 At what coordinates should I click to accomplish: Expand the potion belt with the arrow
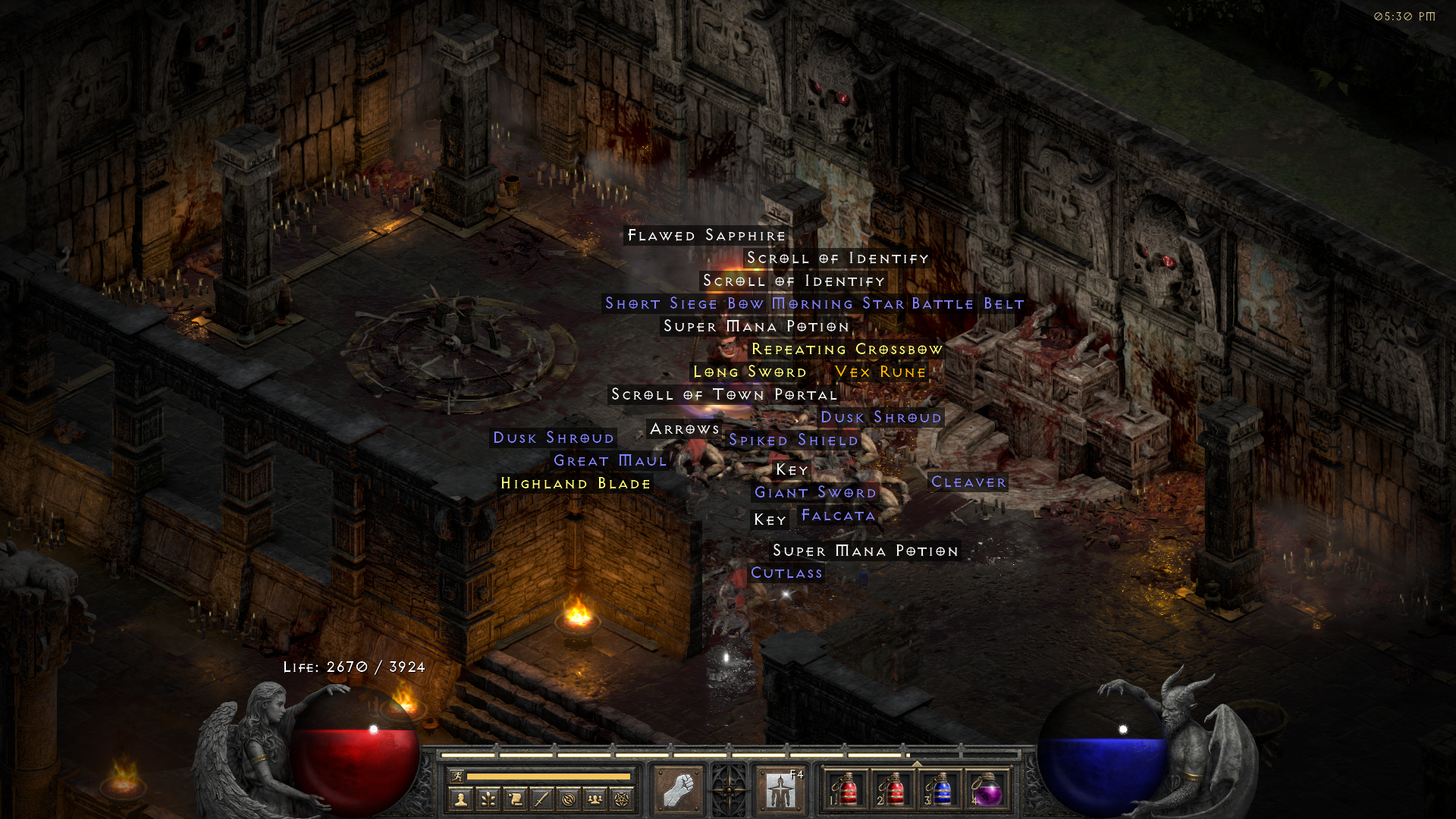[916, 764]
